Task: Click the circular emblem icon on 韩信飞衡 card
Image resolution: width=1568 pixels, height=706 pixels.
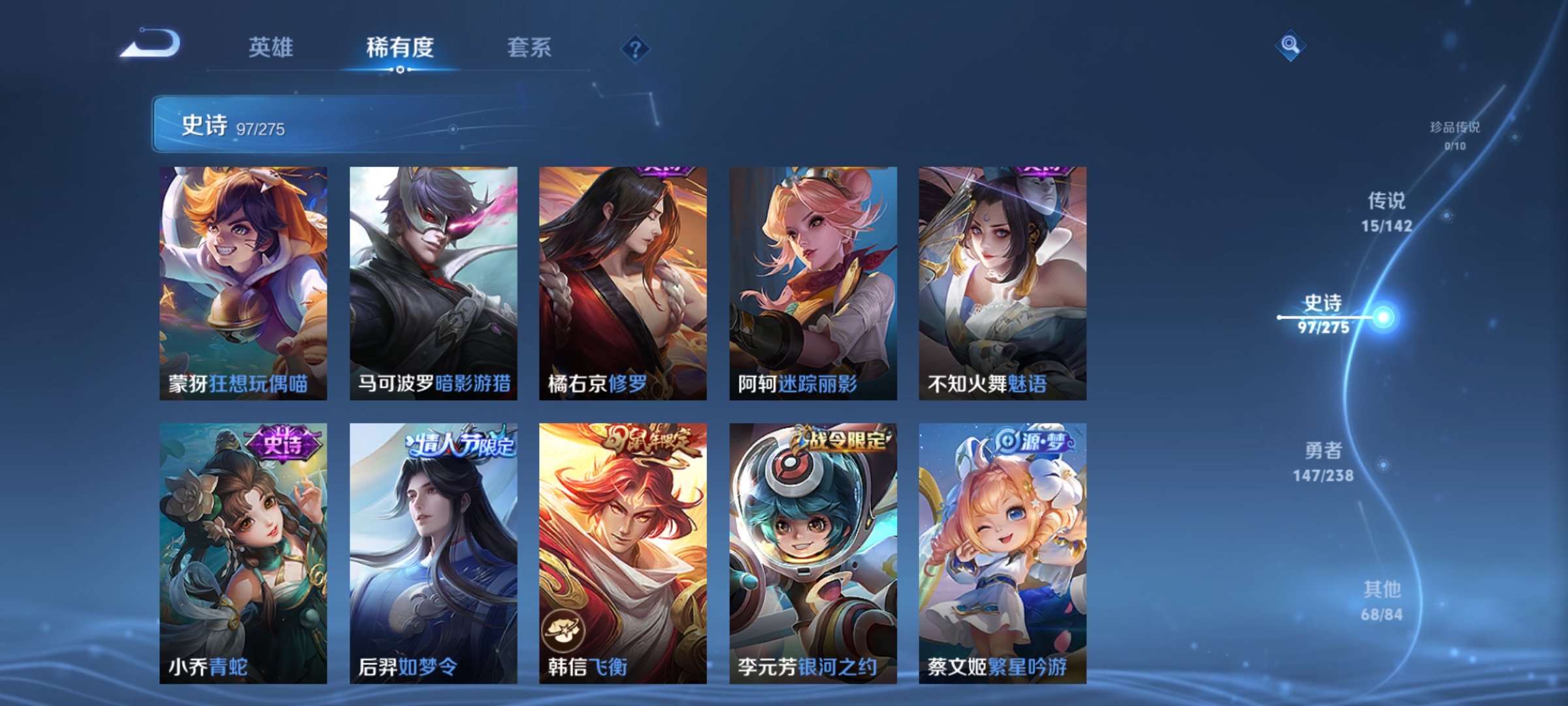Action: coord(563,630)
